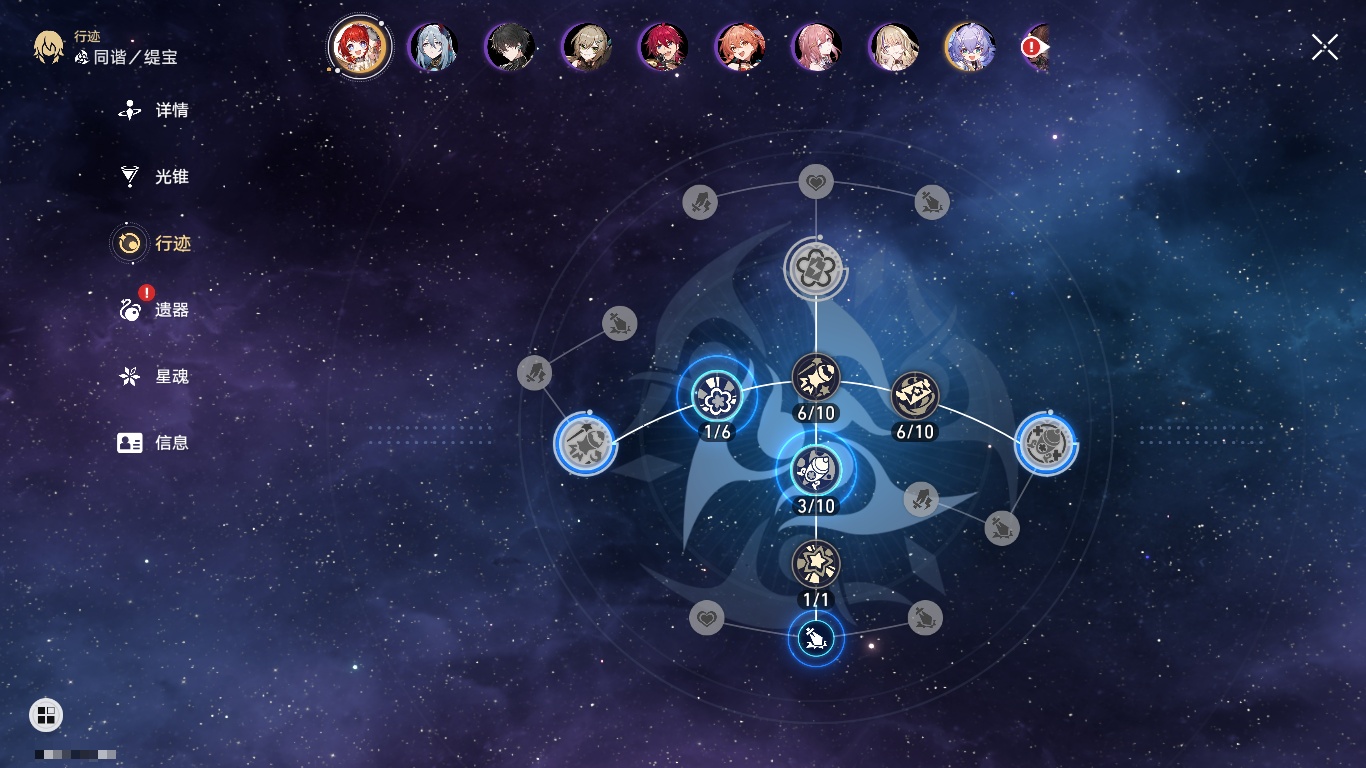The width and height of the screenshot is (1366, 768).
Task: Select the glowing blue node below the 1/1 trace
Action: 816,638
